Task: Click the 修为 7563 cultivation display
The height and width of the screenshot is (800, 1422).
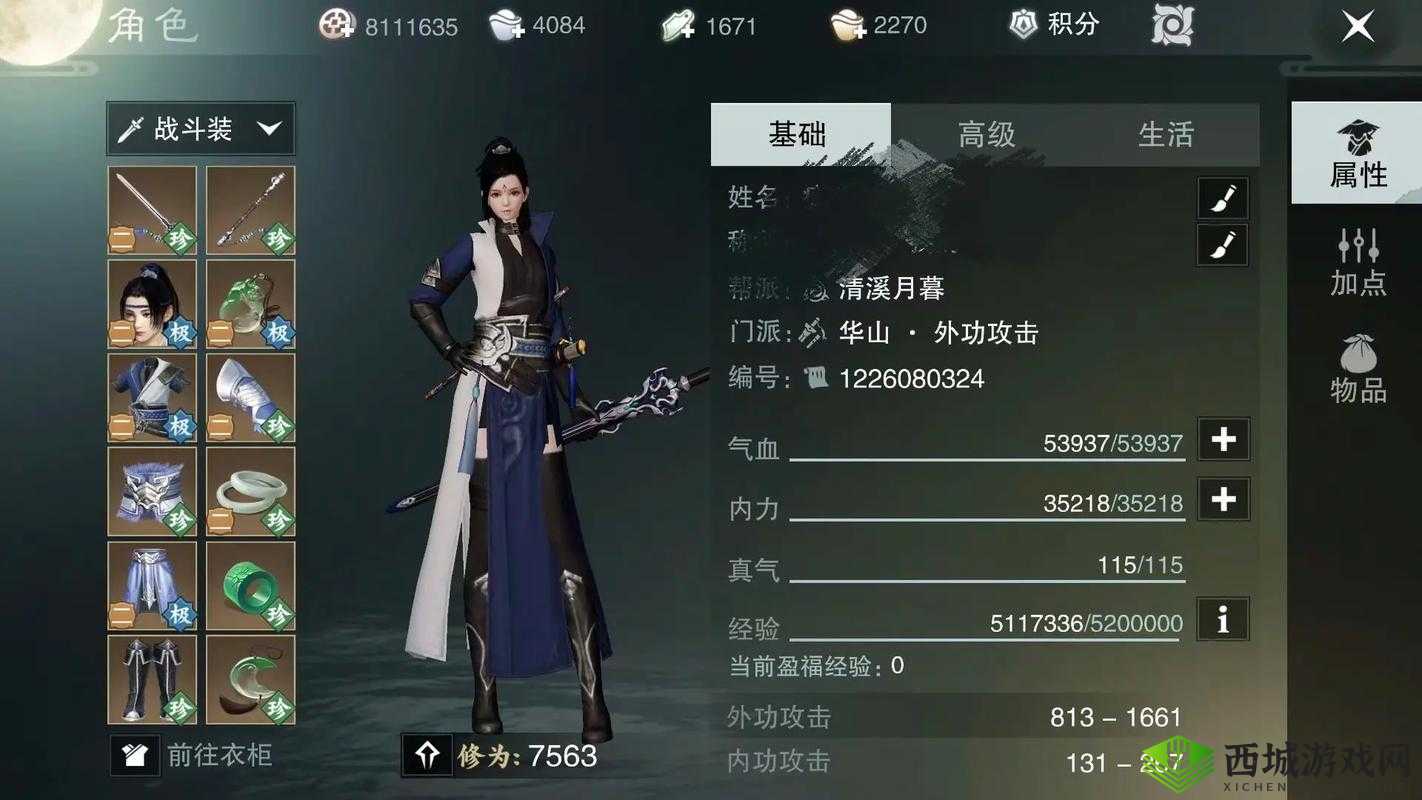Action: pyautogui.click(x=500, y=758)
